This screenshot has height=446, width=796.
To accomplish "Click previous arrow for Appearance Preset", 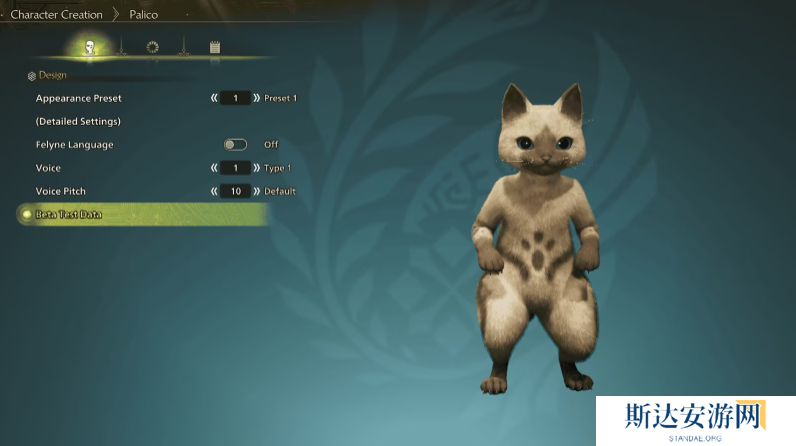I will [x=214, y=98].
